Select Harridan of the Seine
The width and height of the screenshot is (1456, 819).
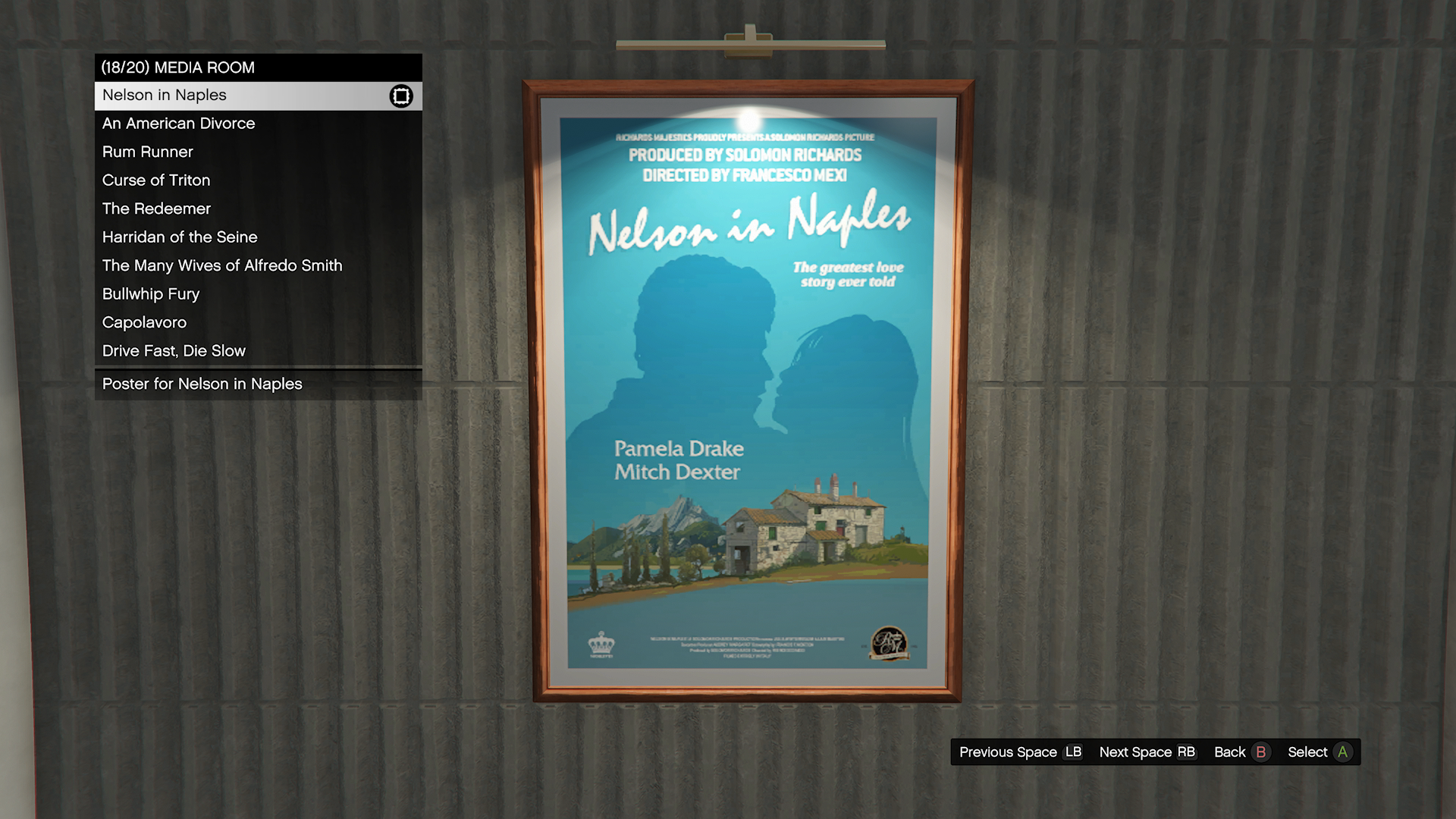click(258, 237)
